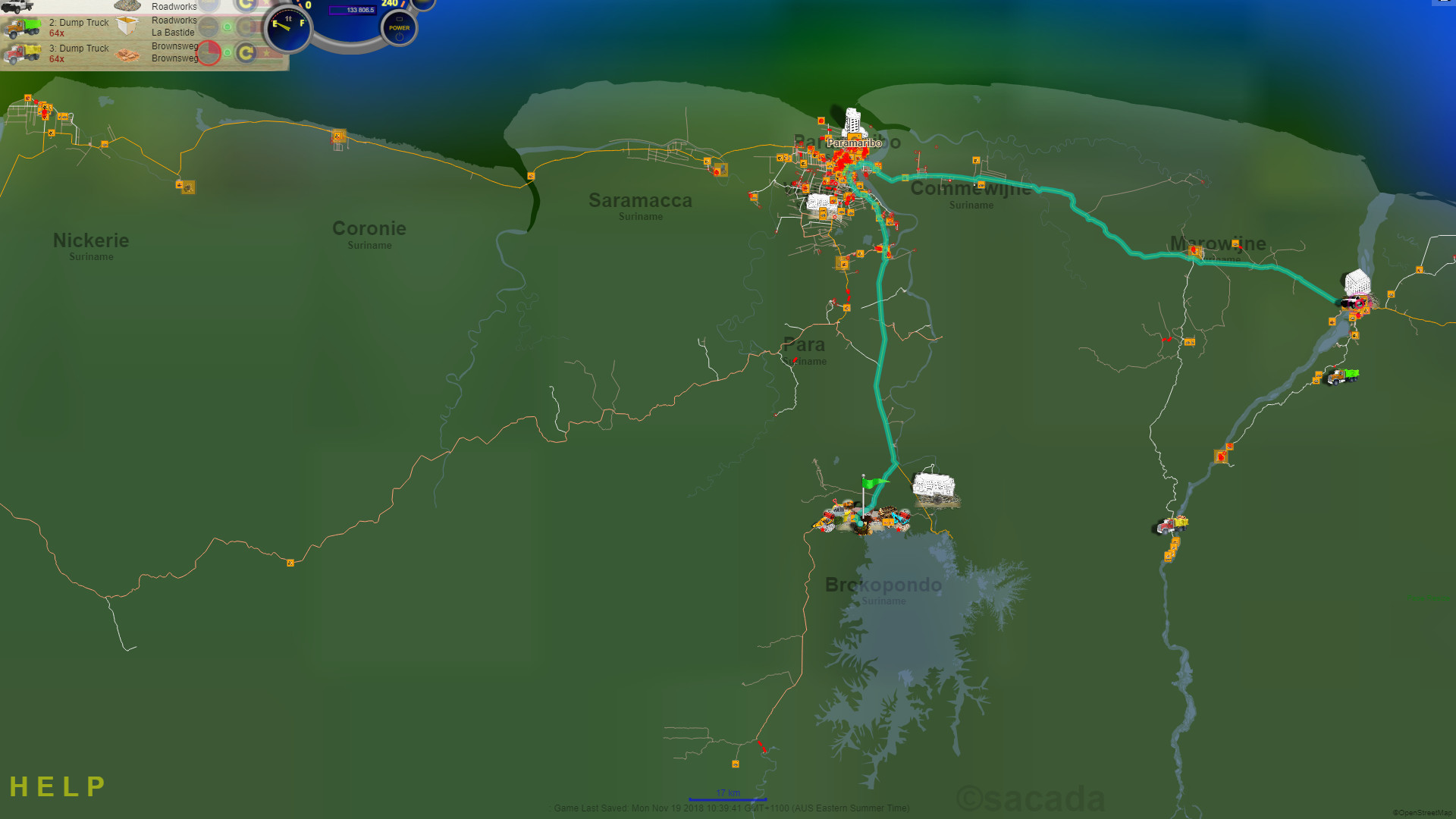Click the red pie progress timer for Dump Truck 3
The height and width of the screenshot is (819, 1456).
click(209, 55)
